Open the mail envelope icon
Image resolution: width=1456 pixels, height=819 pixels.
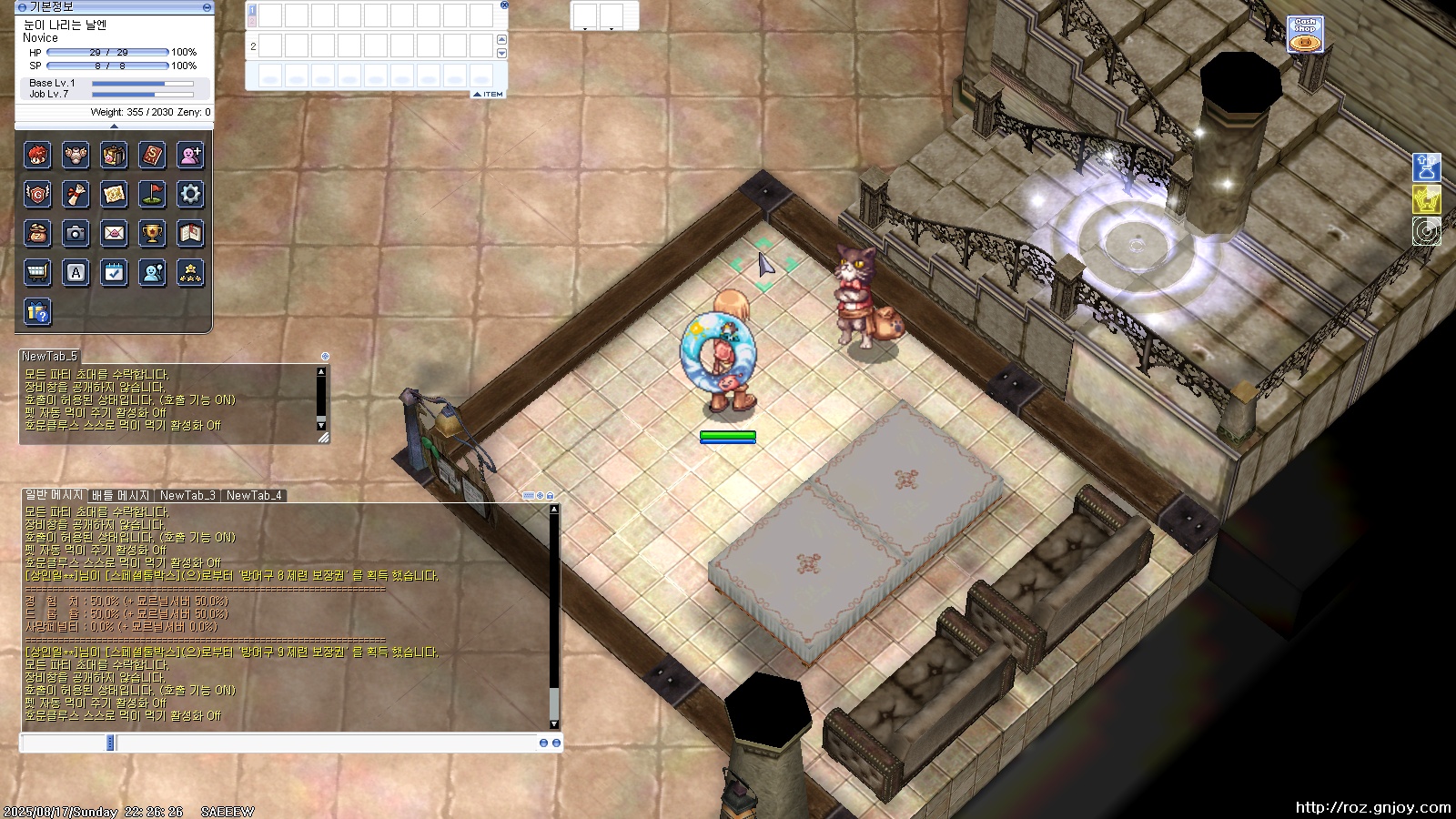[x=114, y=233]
